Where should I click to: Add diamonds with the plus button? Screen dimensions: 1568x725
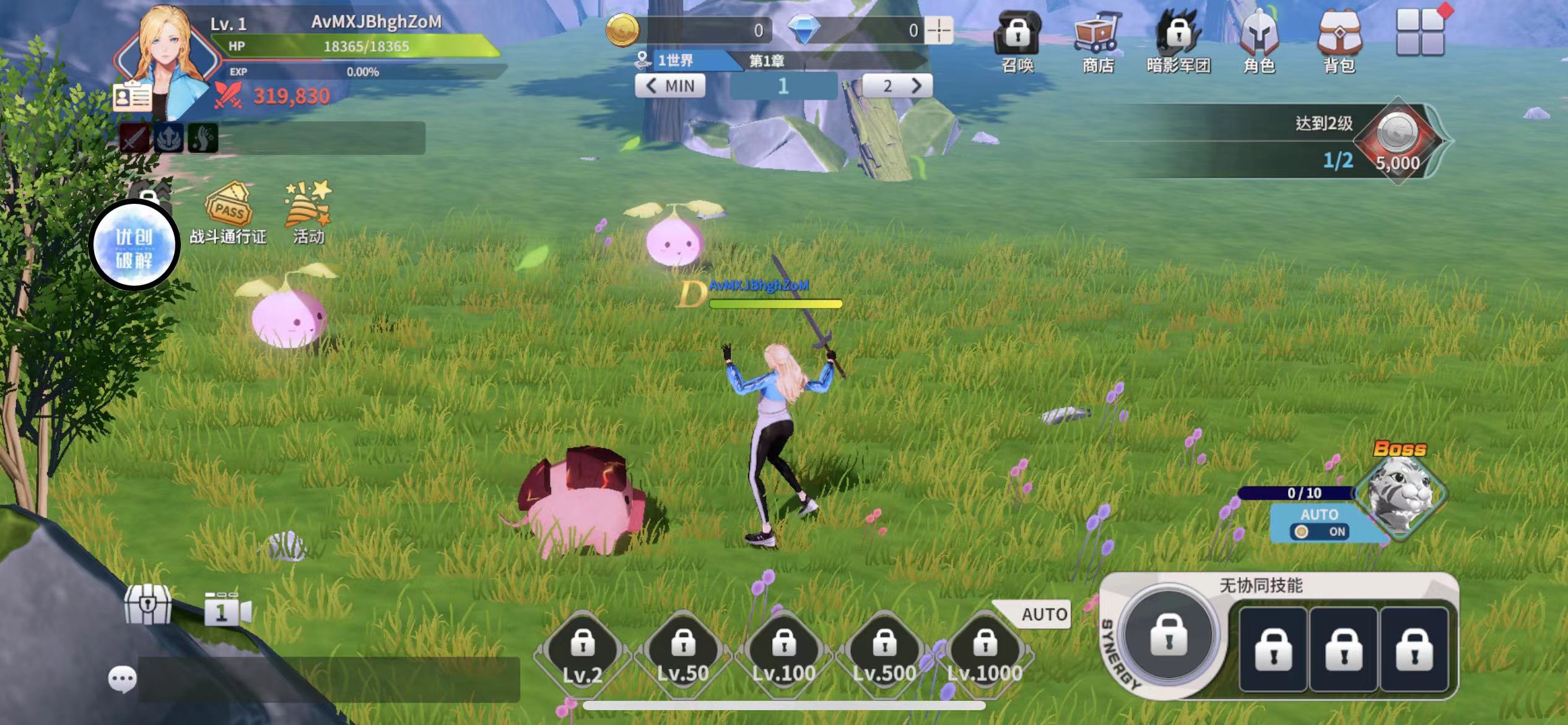click(939, 30)
